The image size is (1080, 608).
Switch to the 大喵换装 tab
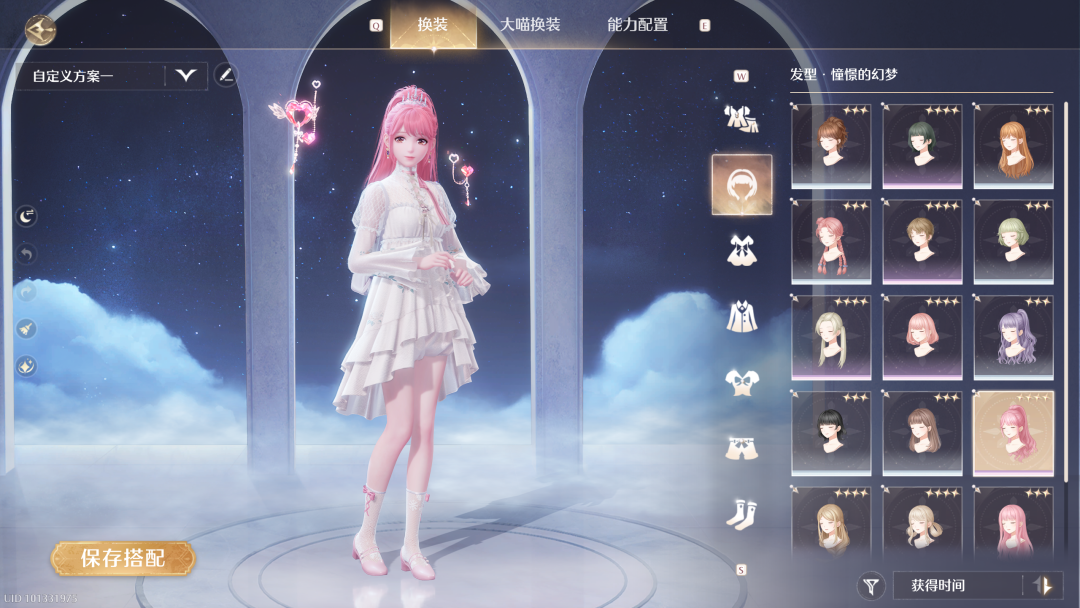click(530, 25)
